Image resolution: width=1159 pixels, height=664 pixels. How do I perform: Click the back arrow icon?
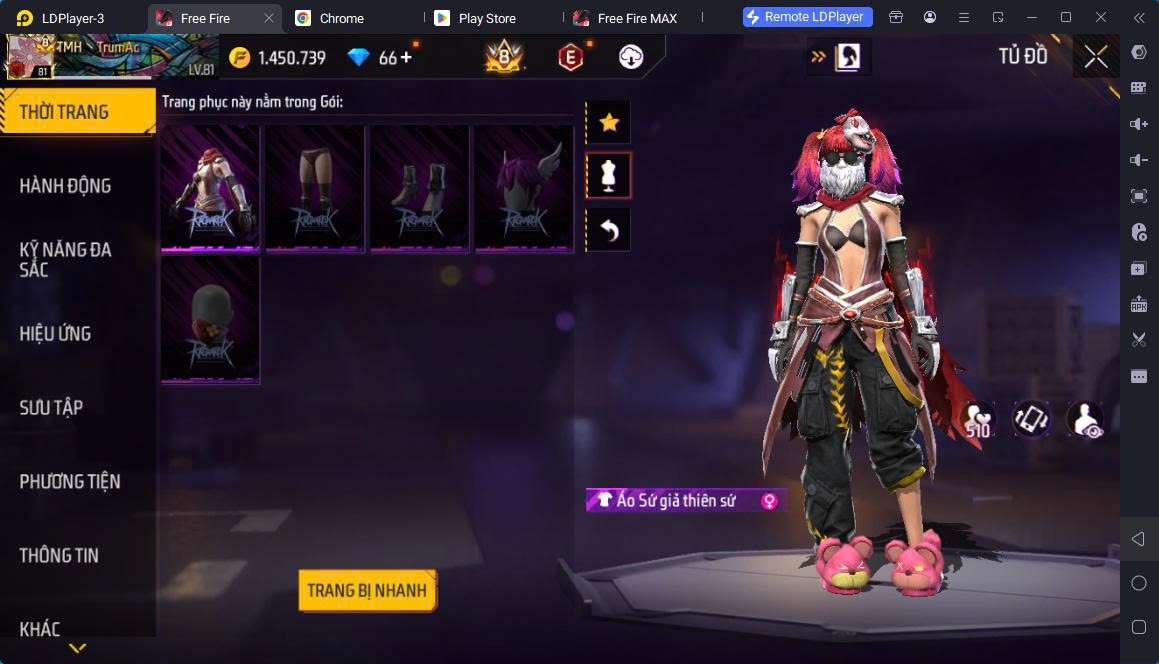608,231
